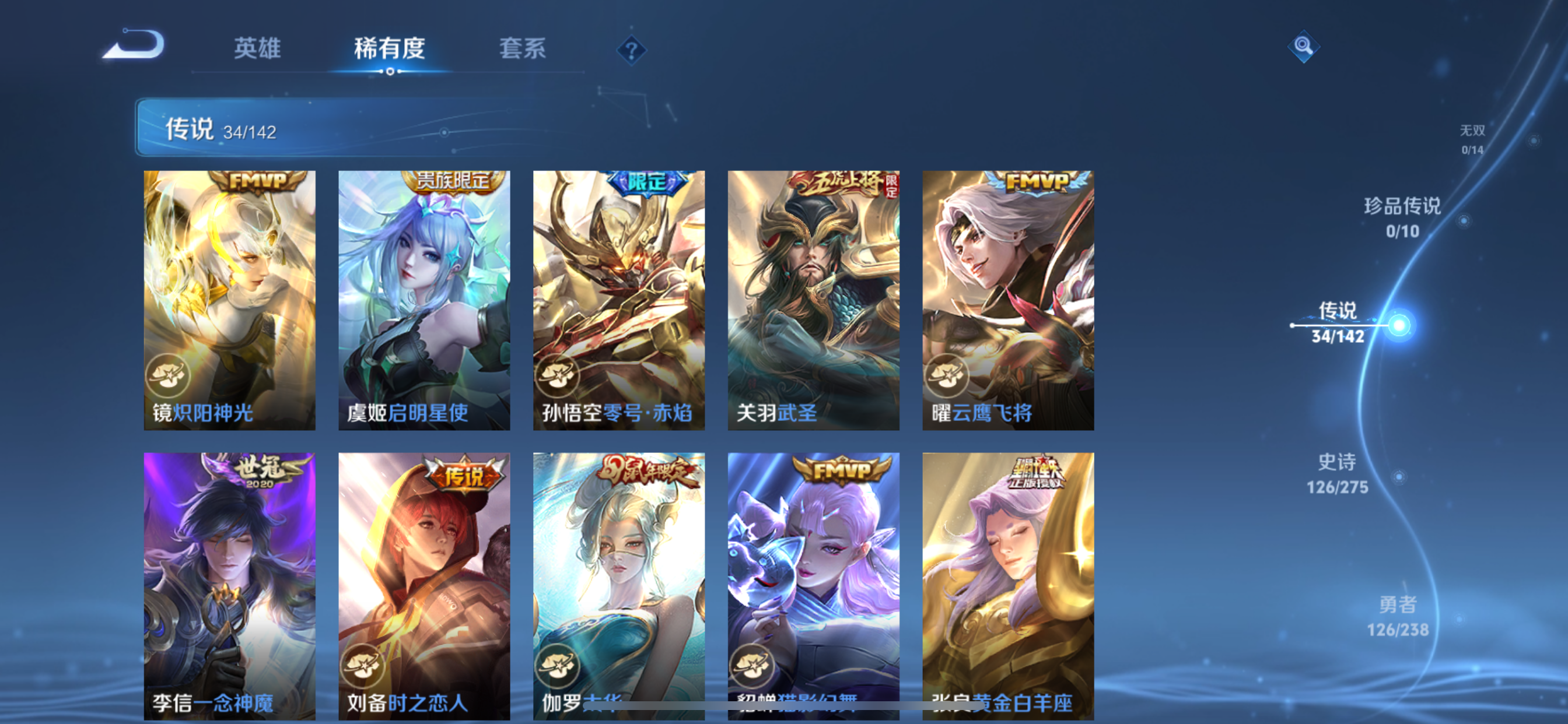
Task: Switch to the 英雄 tab
Action: (256, 48)
